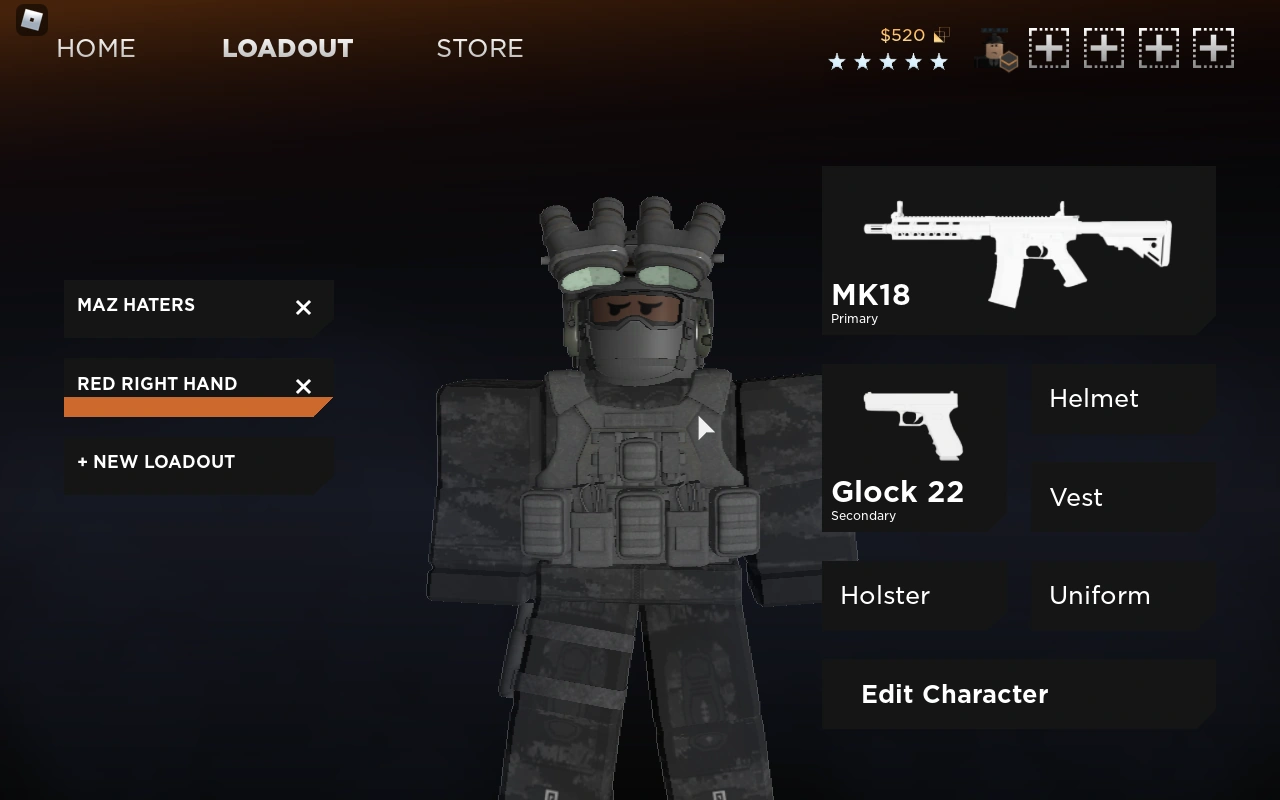The height and width of the screenshot is (800, 1280).
Task: Click the second empty plus slot
Action: coord(1104,47)
